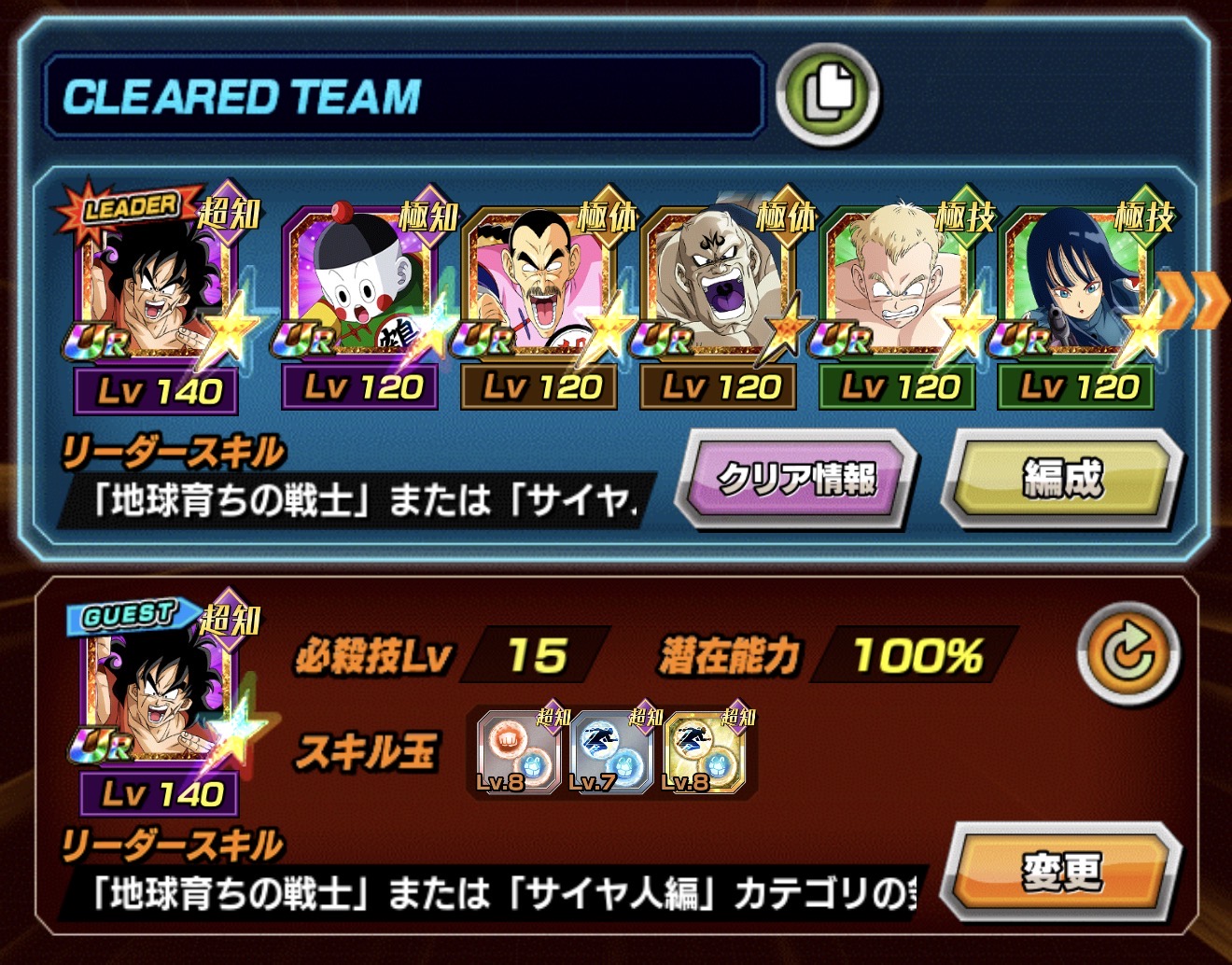Open the クリア情報 clear info button
The width and height of the screenshot is (1232, 965).
tap(796, 480)
